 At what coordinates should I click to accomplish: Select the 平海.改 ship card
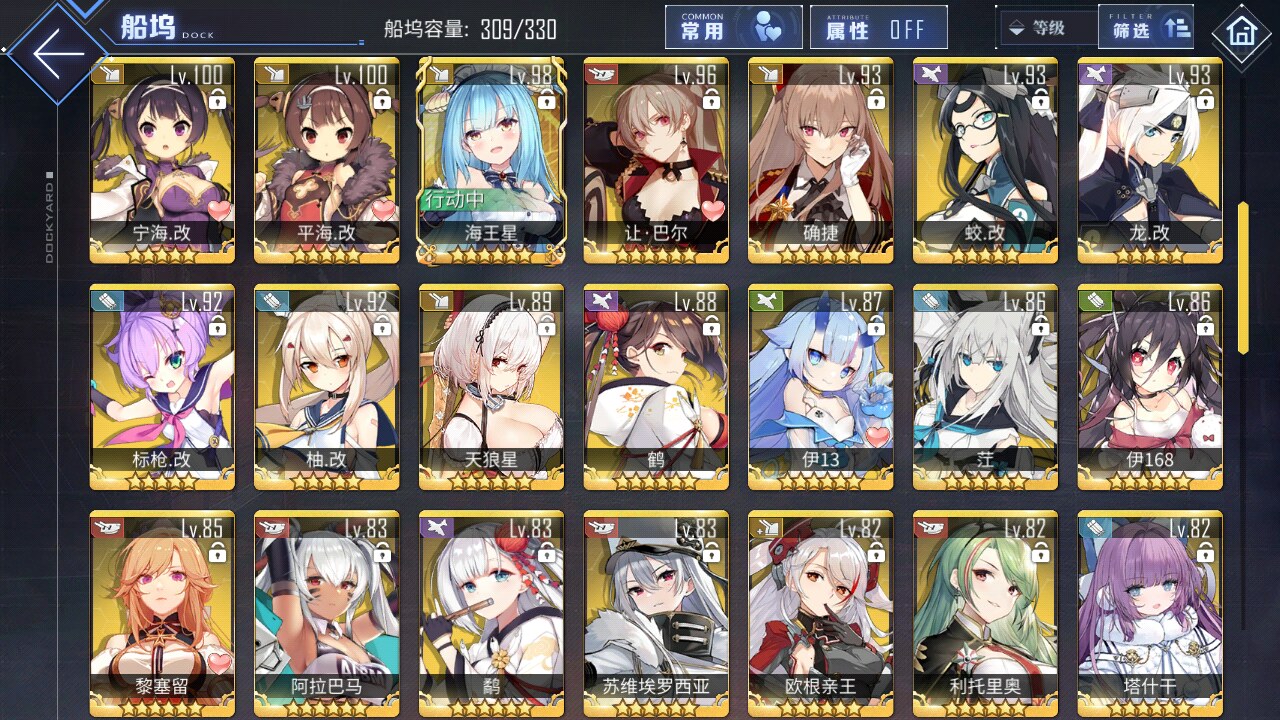point(326,160)
